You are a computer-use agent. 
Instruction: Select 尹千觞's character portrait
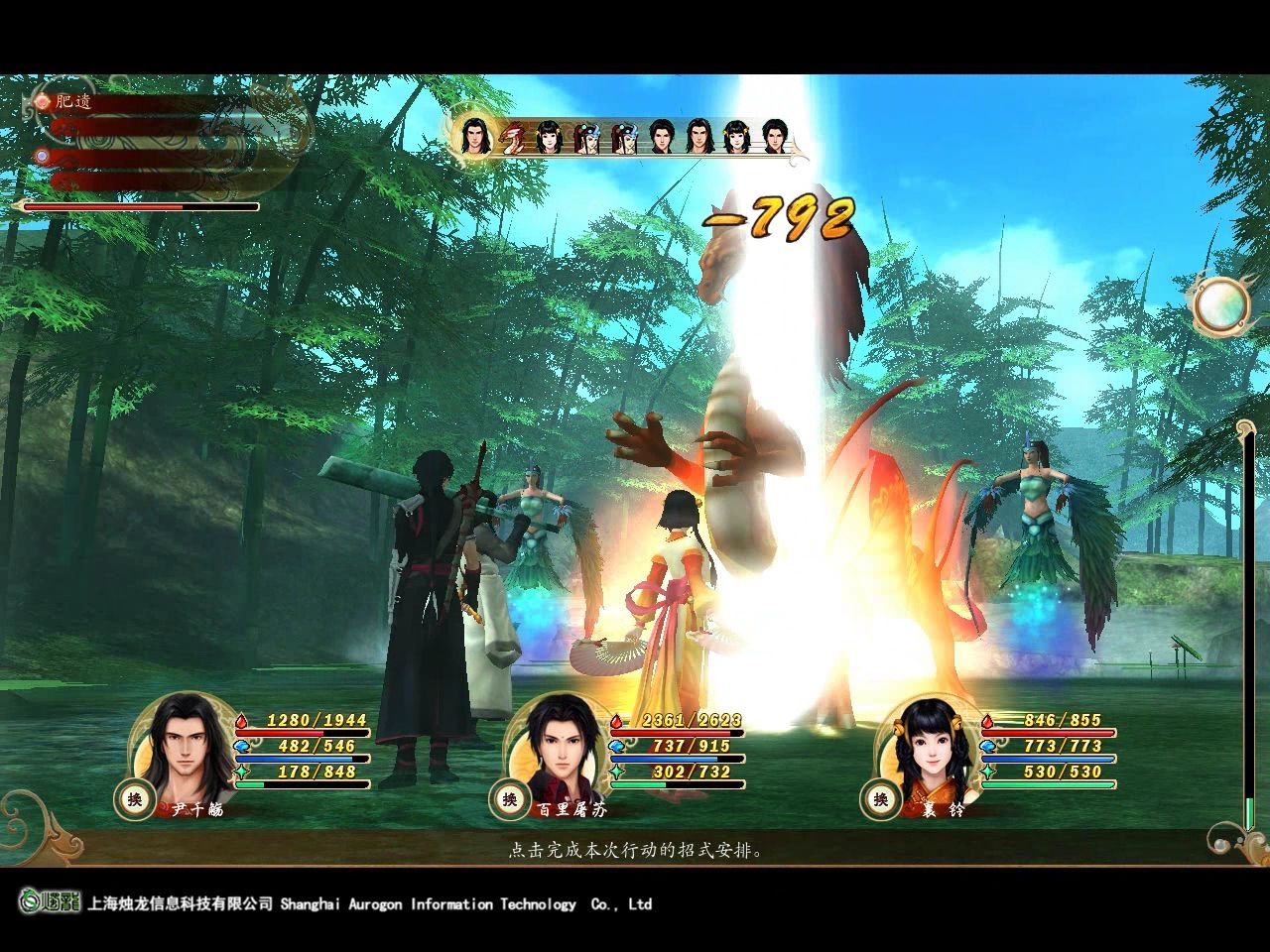(186, 747)
